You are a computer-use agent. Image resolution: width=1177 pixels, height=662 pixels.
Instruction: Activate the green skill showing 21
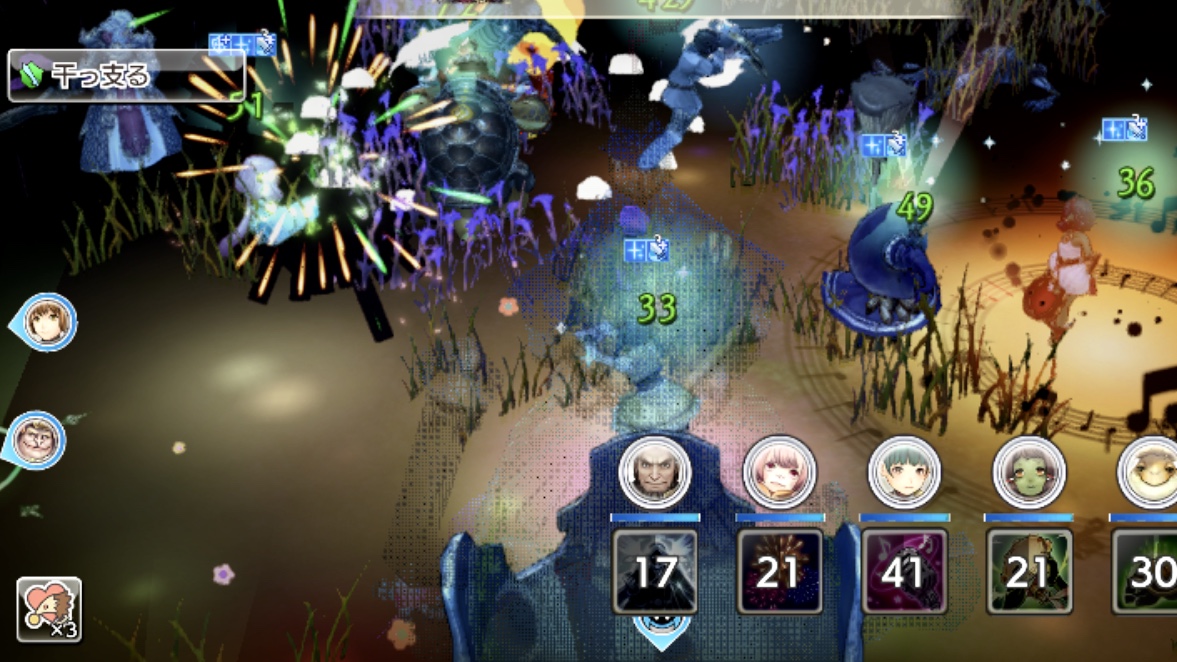coord(1029,571)
